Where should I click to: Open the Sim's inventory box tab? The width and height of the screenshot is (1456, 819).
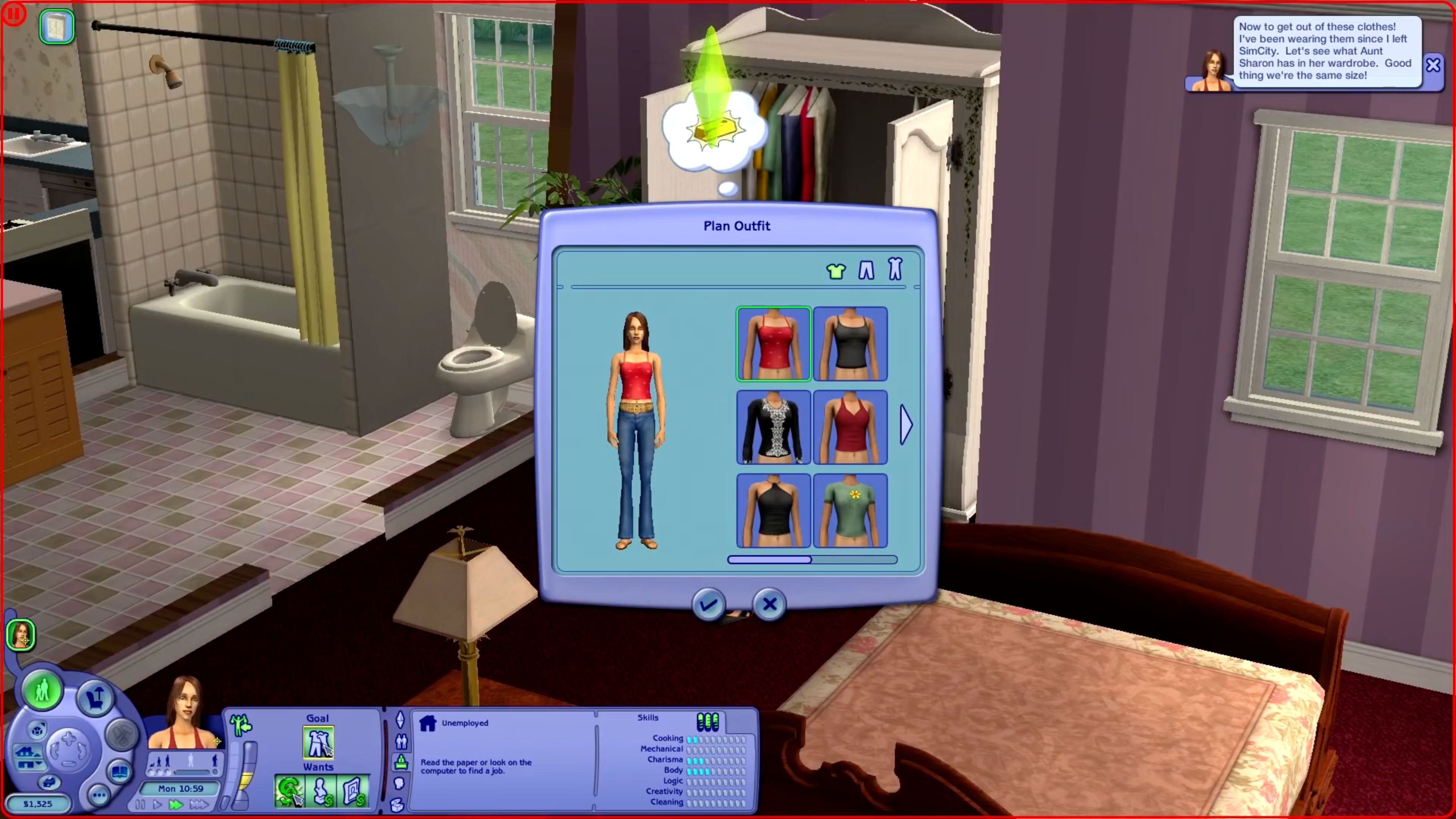coord(397,805)
